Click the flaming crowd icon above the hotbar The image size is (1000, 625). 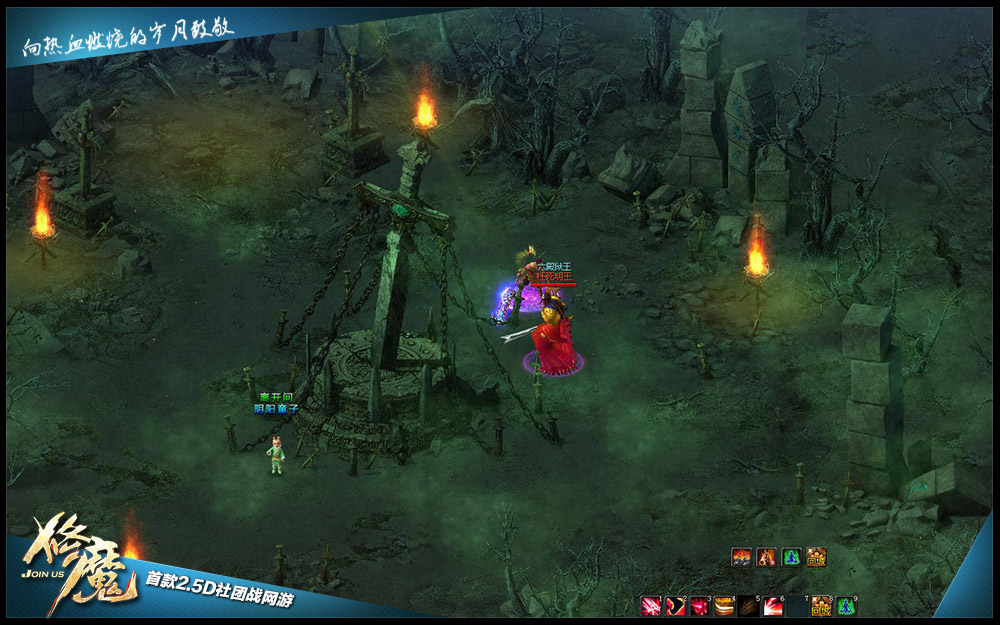click(x=741, y=558)
